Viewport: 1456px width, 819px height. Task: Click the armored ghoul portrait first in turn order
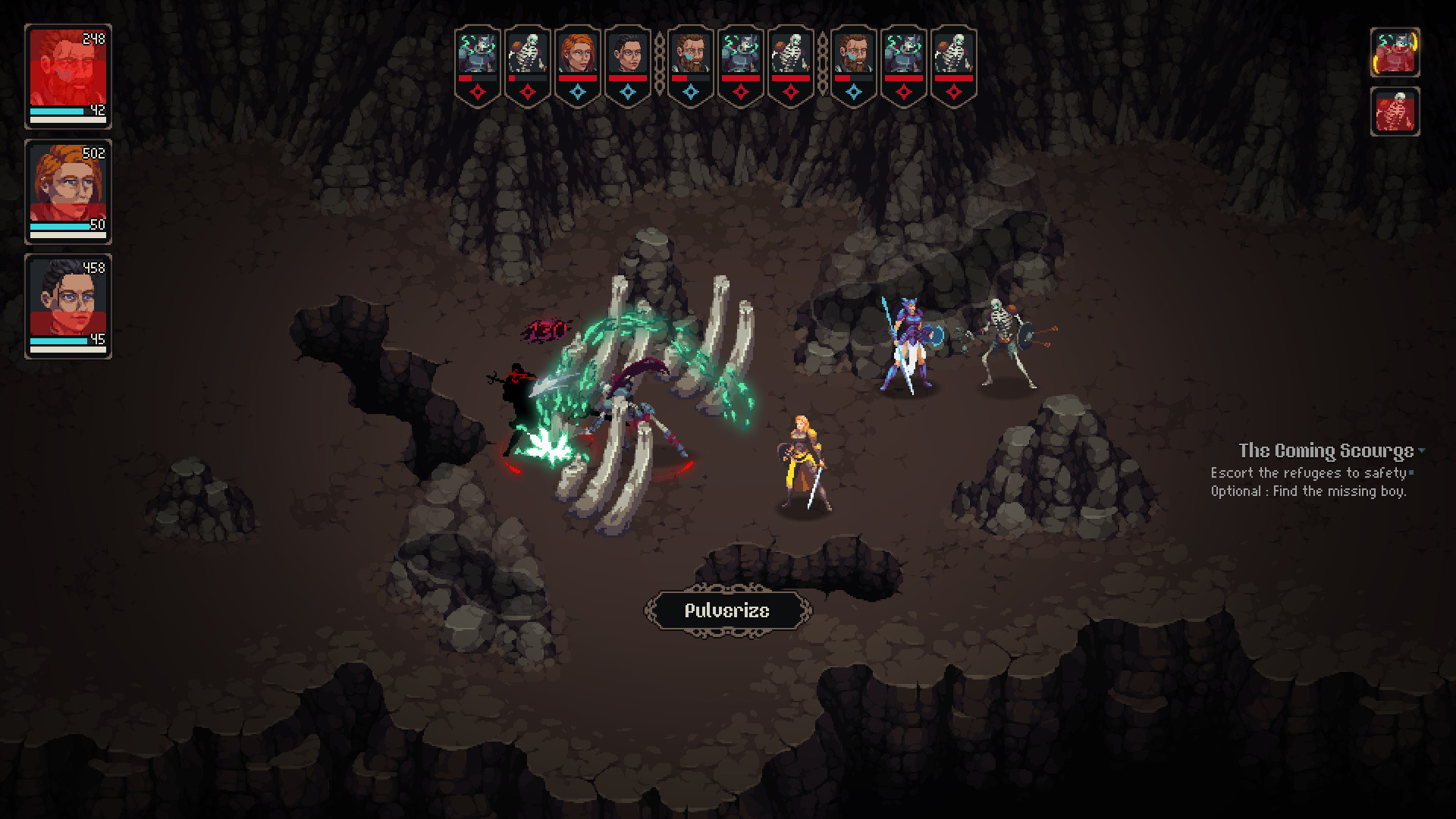tap(477, 55)
